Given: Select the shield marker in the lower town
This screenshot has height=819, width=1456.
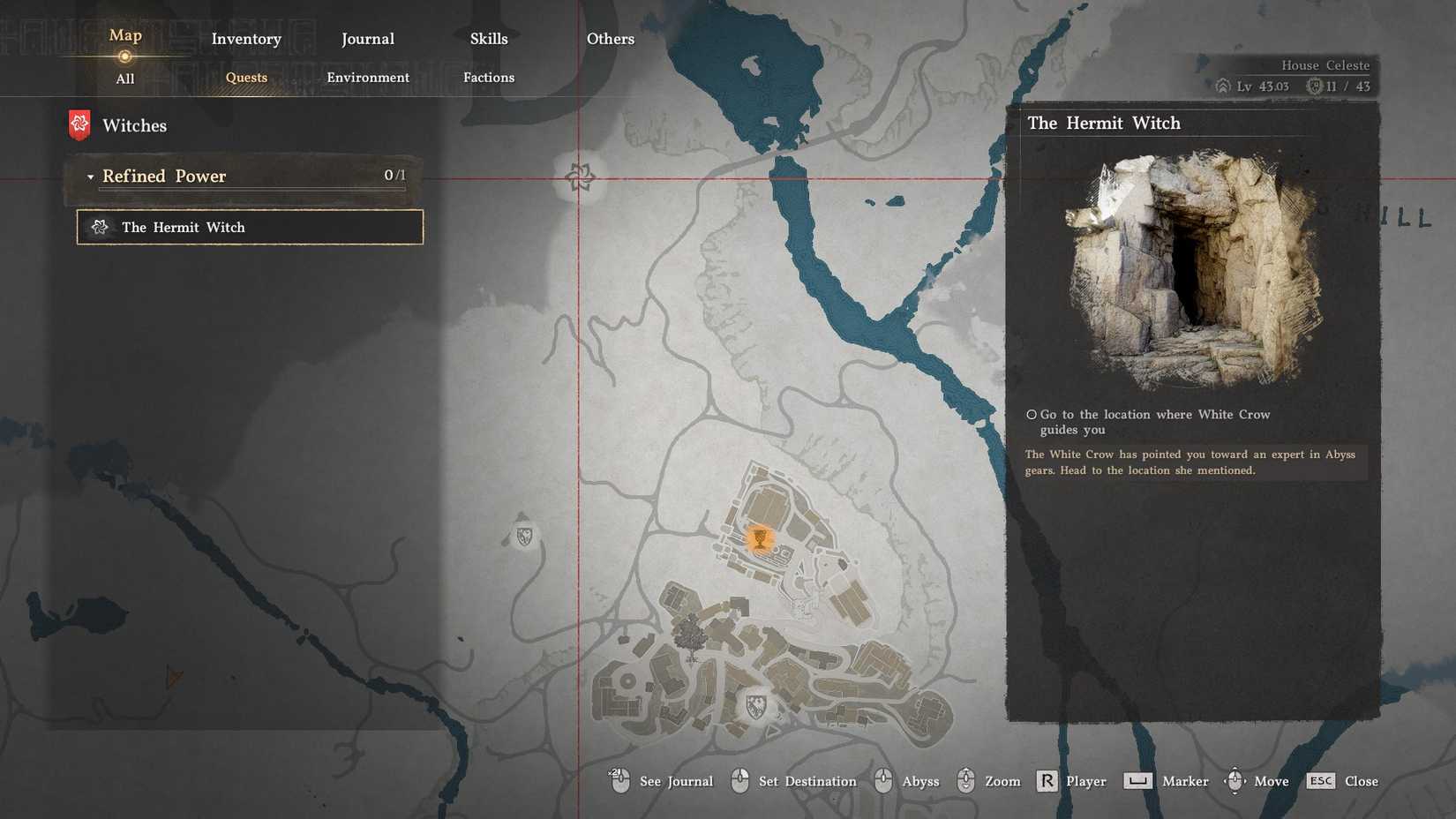Looking at the screenshot, I should click(x=755, y=705).
